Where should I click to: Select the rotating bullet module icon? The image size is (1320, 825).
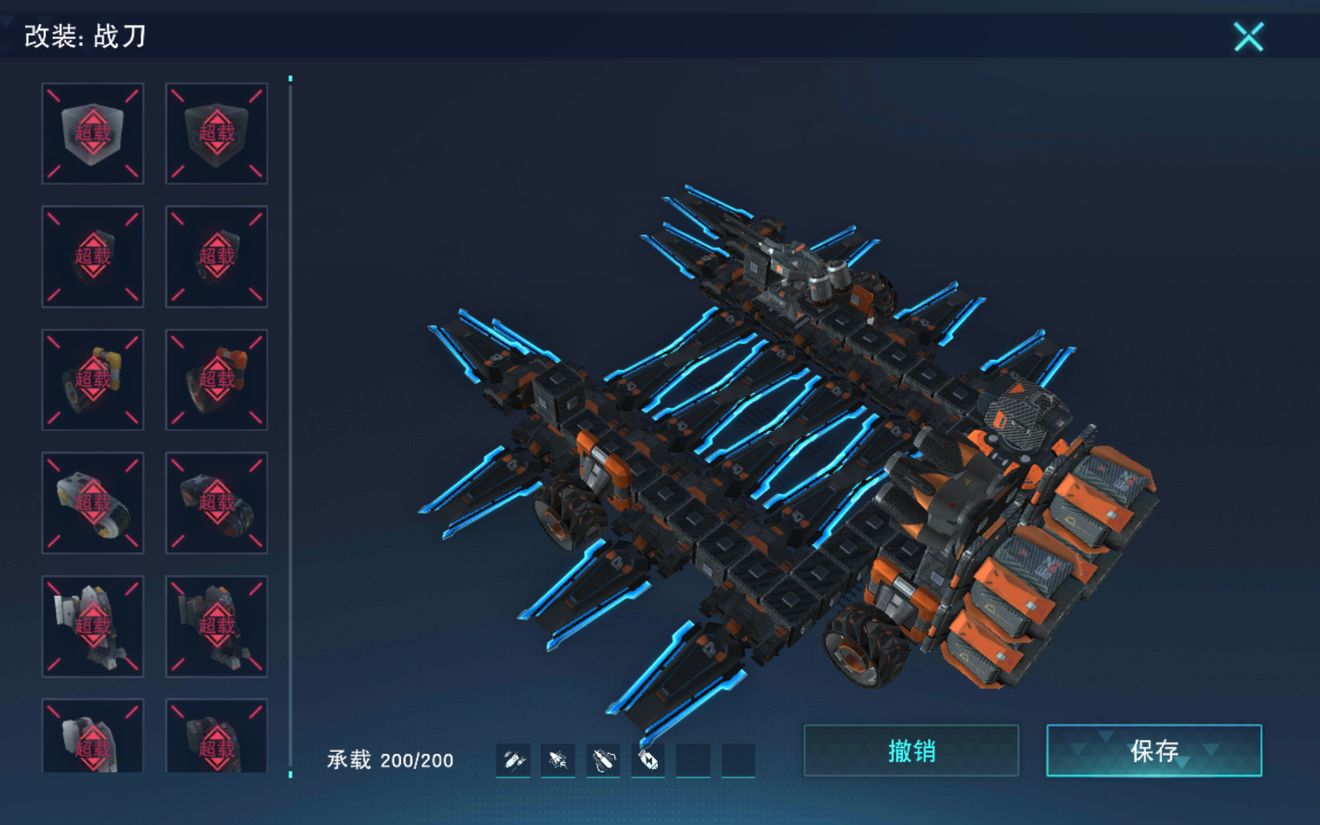[x=603, y=761]
